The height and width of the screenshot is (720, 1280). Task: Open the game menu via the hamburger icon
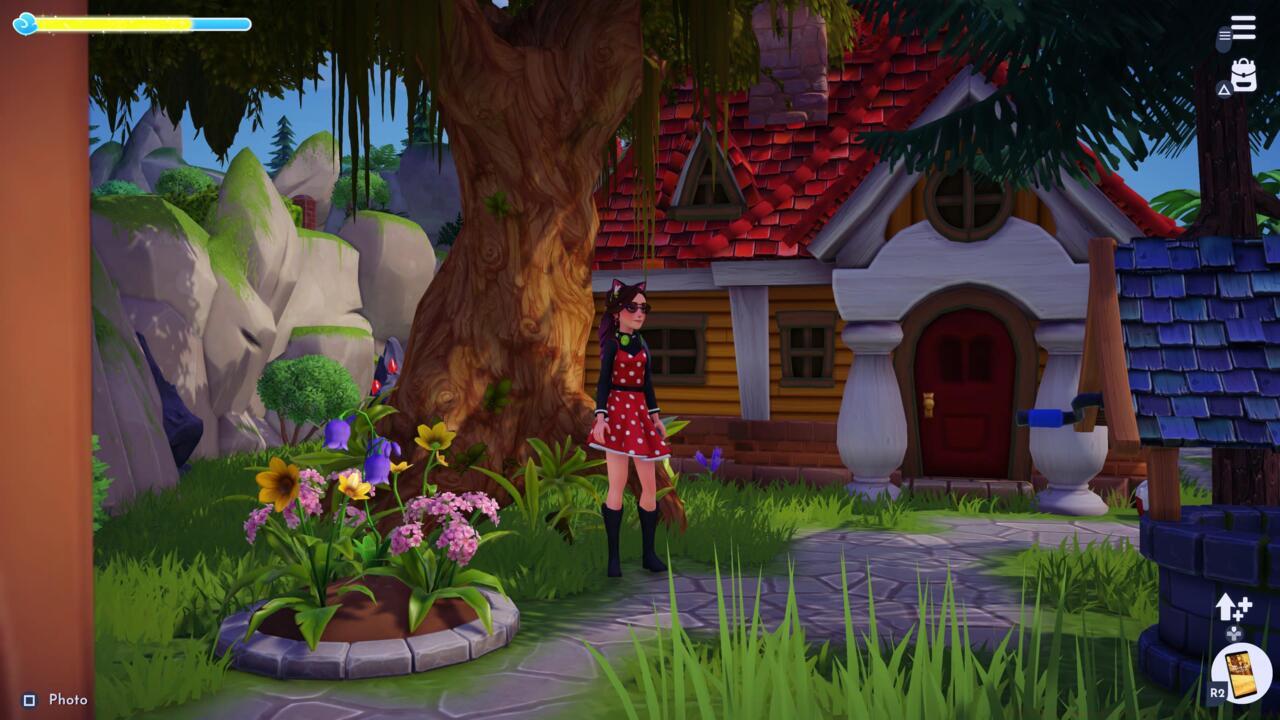coord(1243,26)
